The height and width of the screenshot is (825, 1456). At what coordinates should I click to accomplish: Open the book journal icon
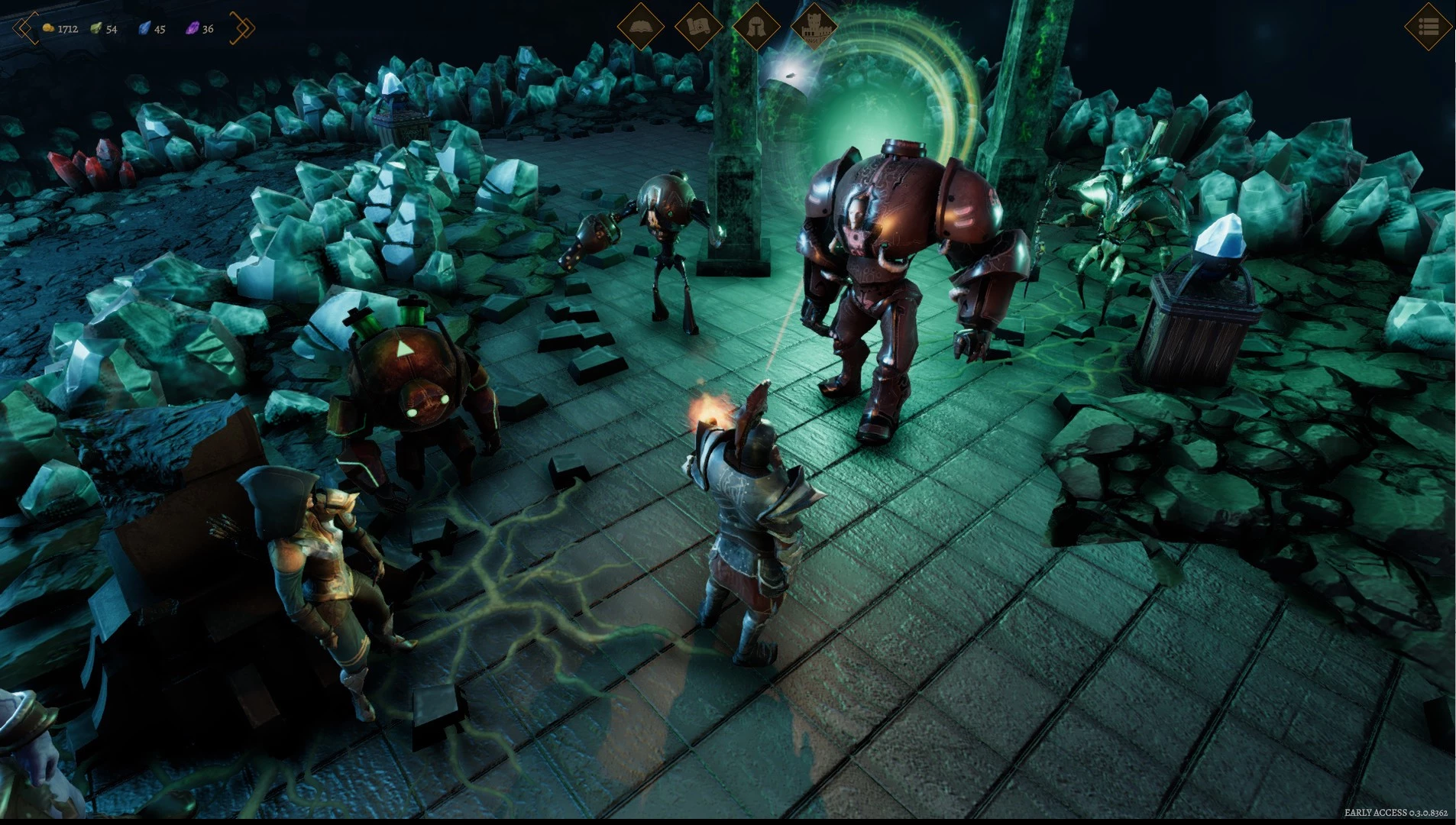[x=640, y=27]
